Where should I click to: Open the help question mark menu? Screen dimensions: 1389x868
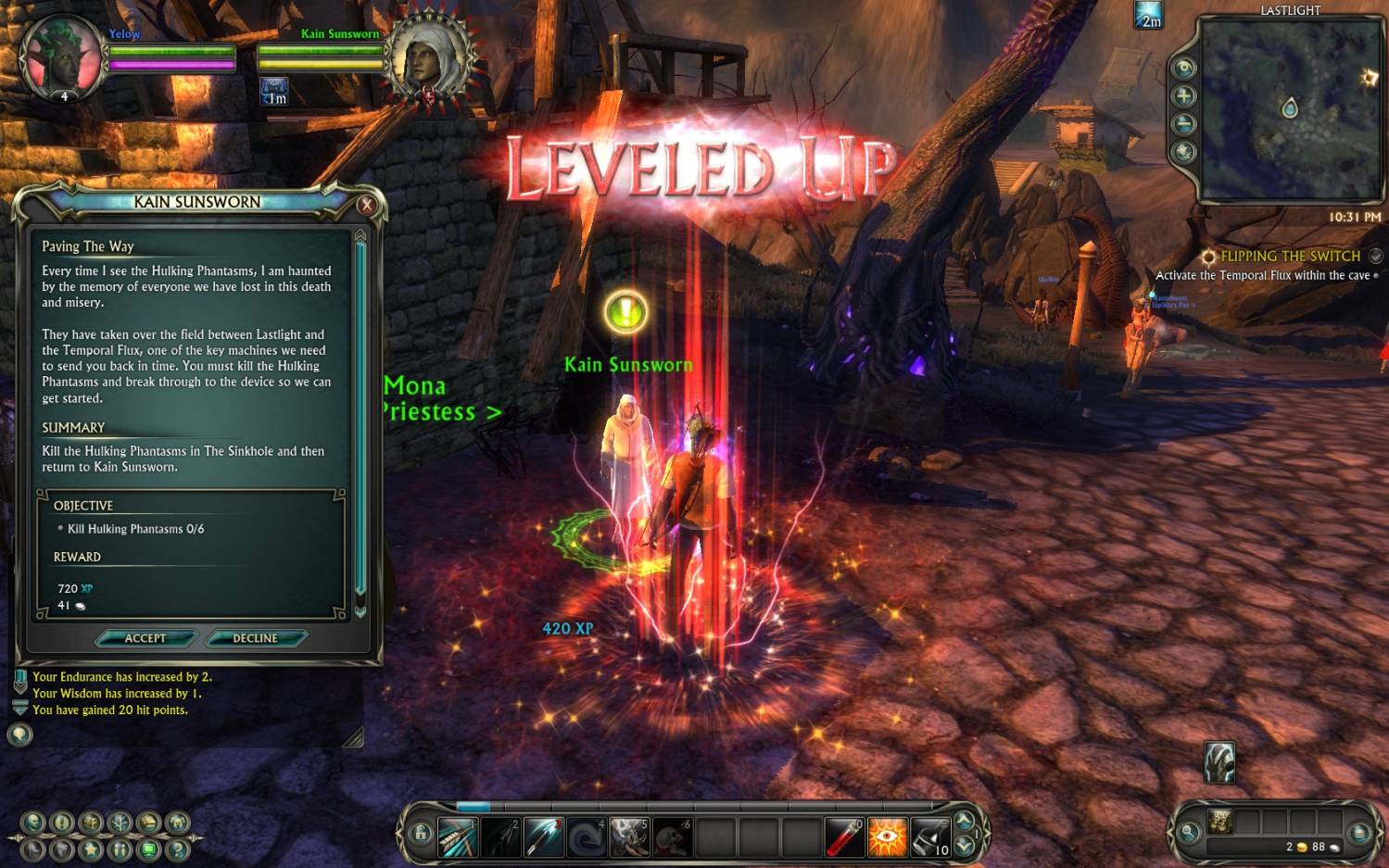point(177,848)
